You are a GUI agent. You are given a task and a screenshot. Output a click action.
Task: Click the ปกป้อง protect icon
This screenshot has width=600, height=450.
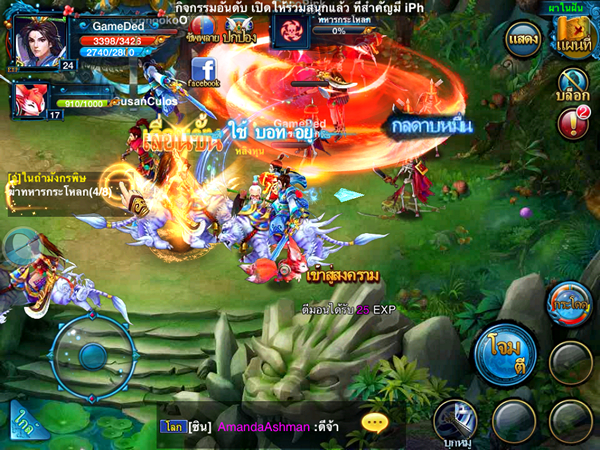coord(236,27)
